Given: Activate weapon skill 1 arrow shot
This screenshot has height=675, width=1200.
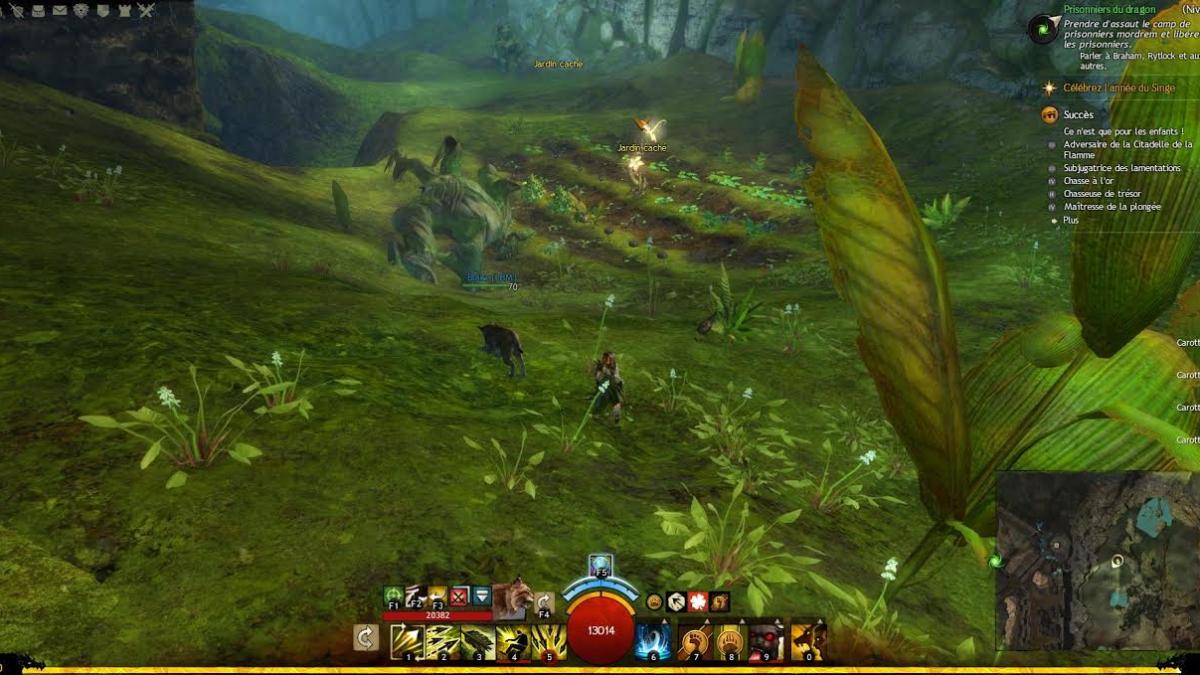Looking at the screenshot, I should (407, 641).
